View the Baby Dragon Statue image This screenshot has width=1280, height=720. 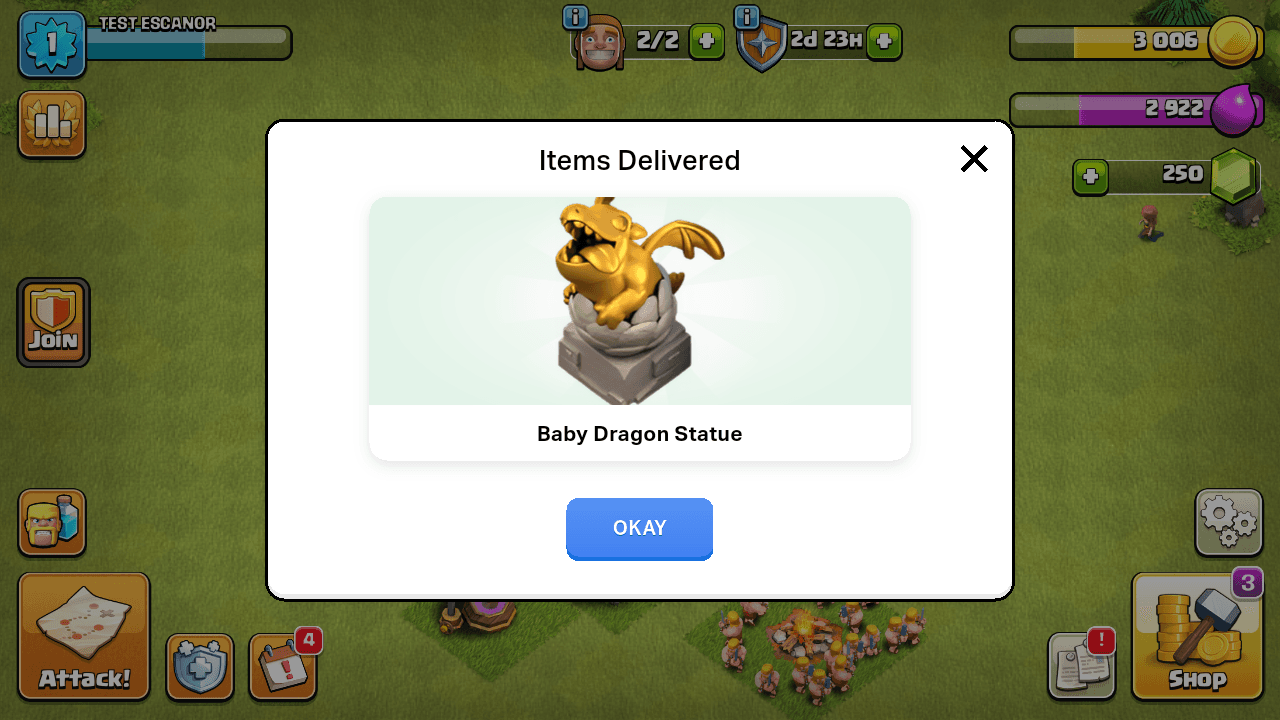tap(639, 300)
